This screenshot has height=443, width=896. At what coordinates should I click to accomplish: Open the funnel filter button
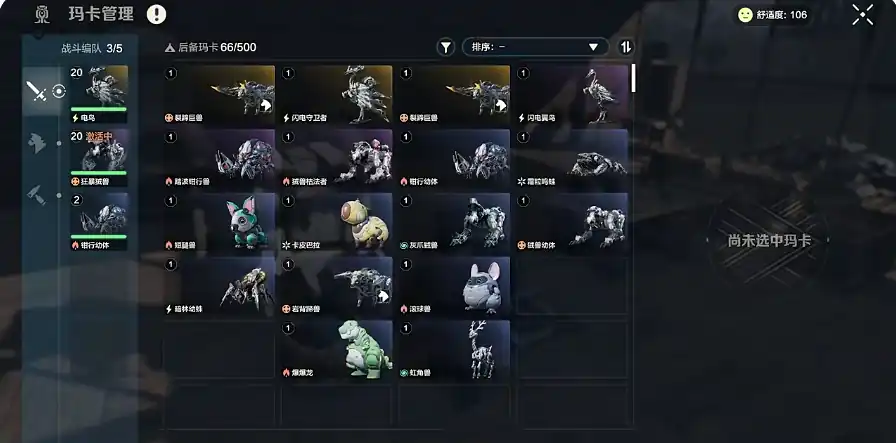[446, 47]
